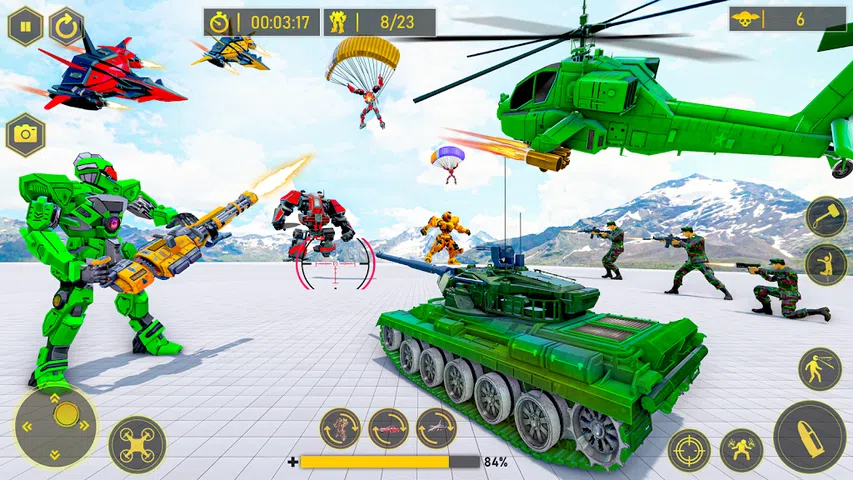The width and height of the screenshot is (853, 480).
Task: Pause the game
Action: pos(25,26)
